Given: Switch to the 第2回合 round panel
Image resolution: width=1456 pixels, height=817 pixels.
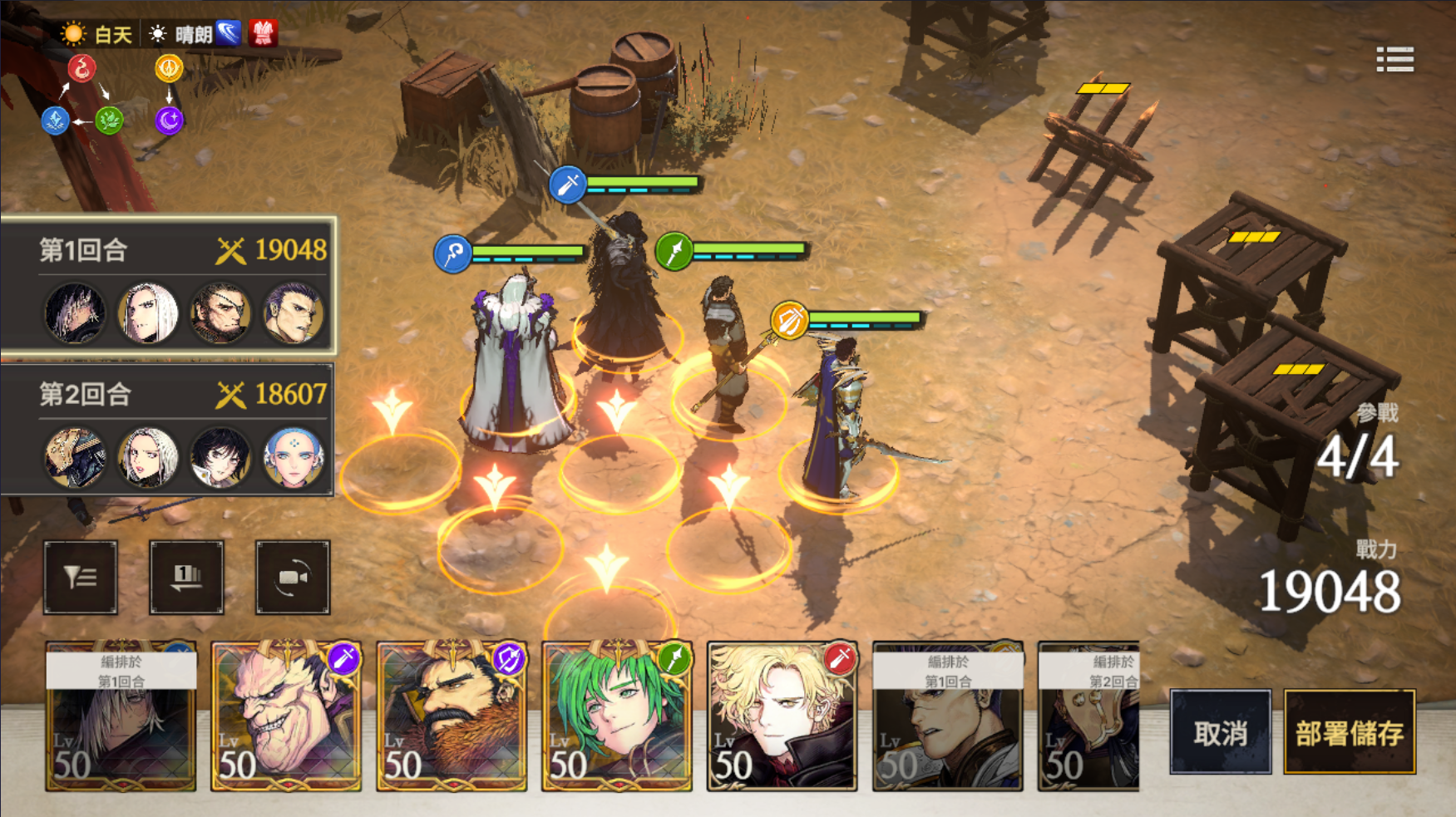Looking at the screenshot, I should point(166,394).
